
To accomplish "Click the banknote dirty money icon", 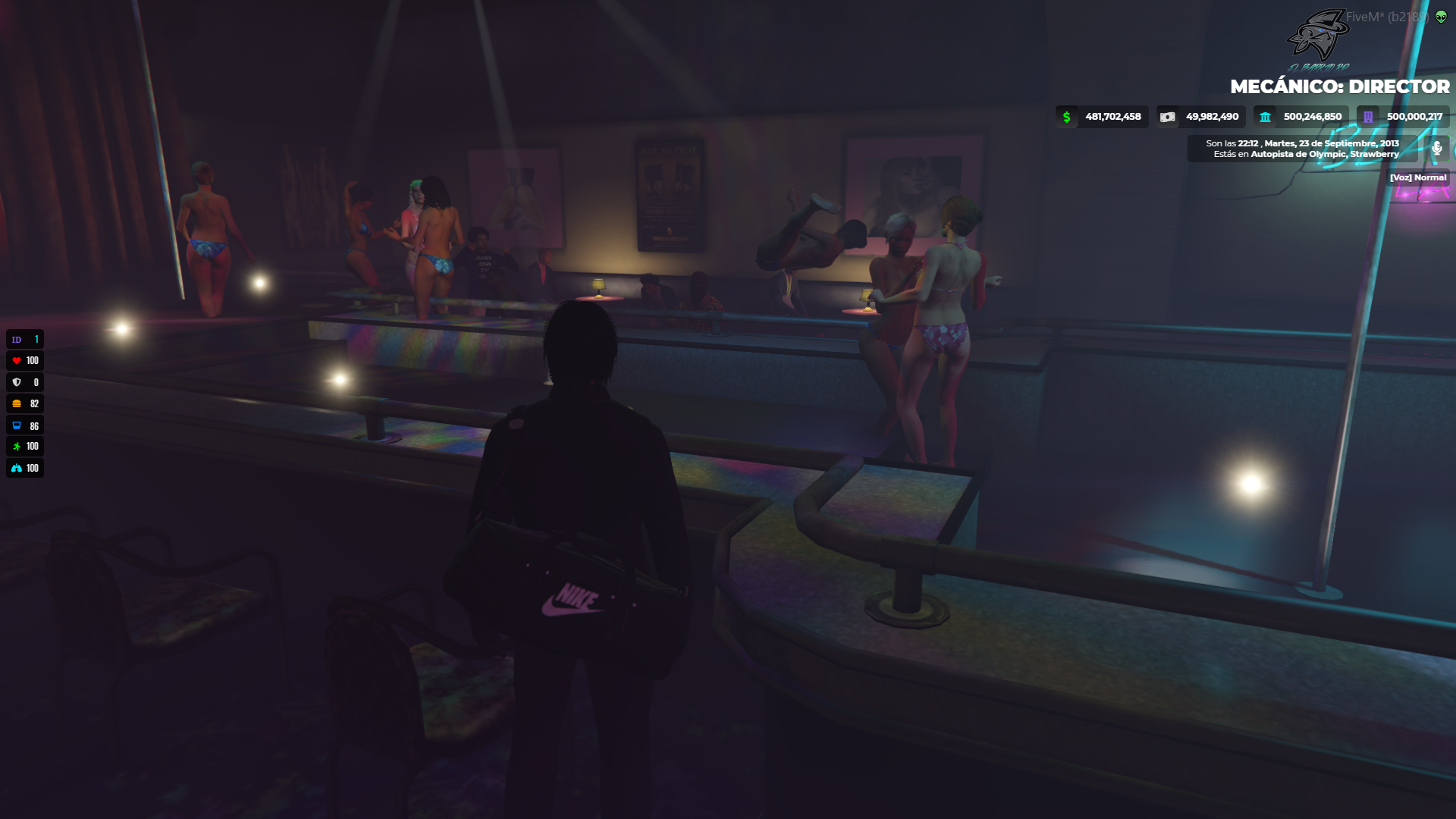I will tap(1169, 117).
